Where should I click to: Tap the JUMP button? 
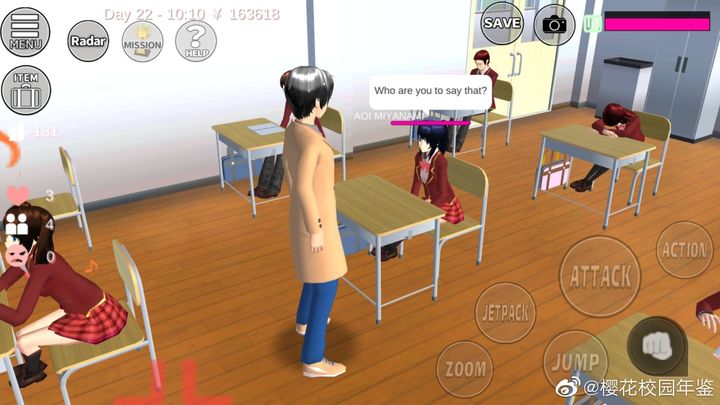pyautogui.click(x=574, y=360)
